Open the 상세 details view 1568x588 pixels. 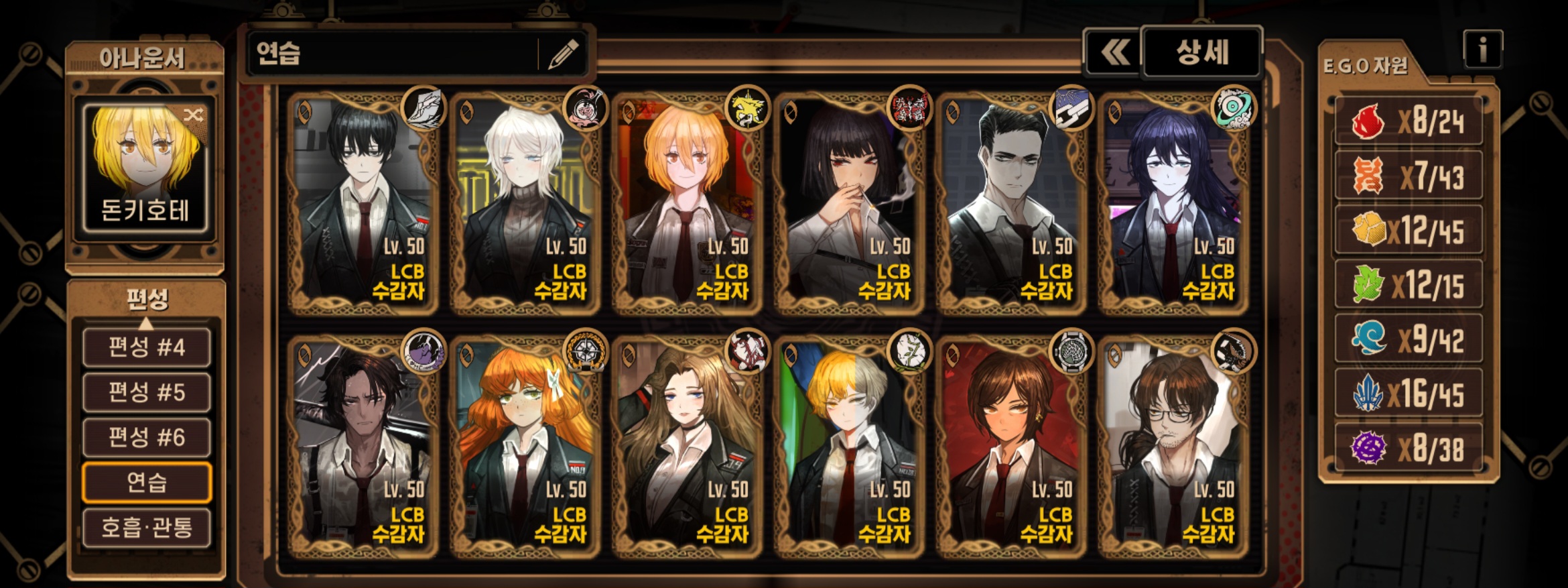[1201, 52]
